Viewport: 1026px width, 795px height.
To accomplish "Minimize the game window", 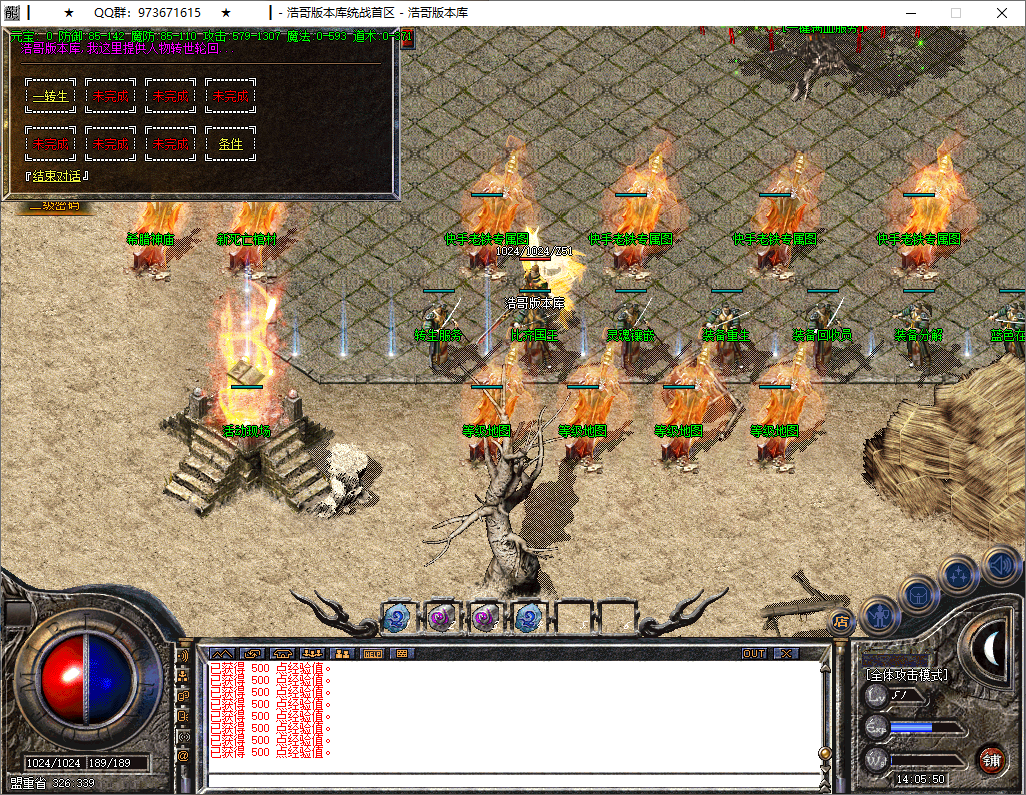I will coord(909,13).
